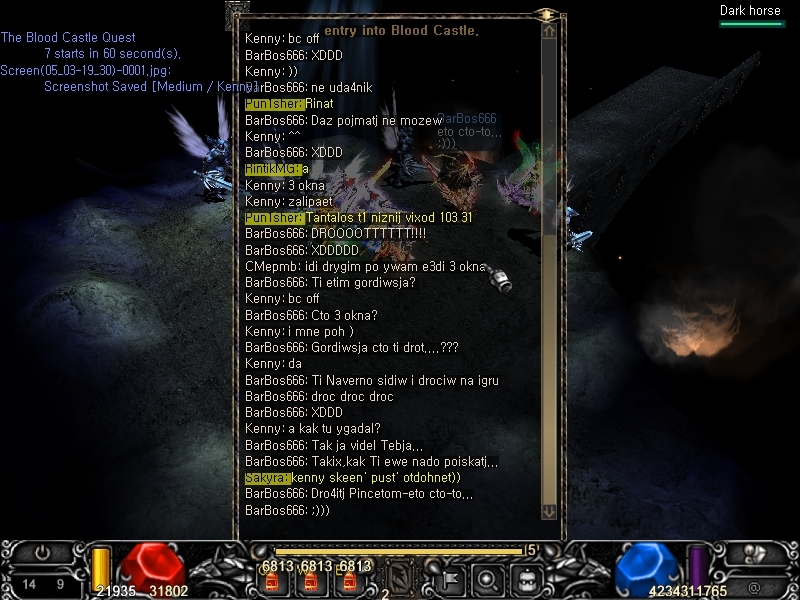This screenshot has width=800, height=600.
Task: Use the first potion slot in the hotbar
Action: click(270, 580)
